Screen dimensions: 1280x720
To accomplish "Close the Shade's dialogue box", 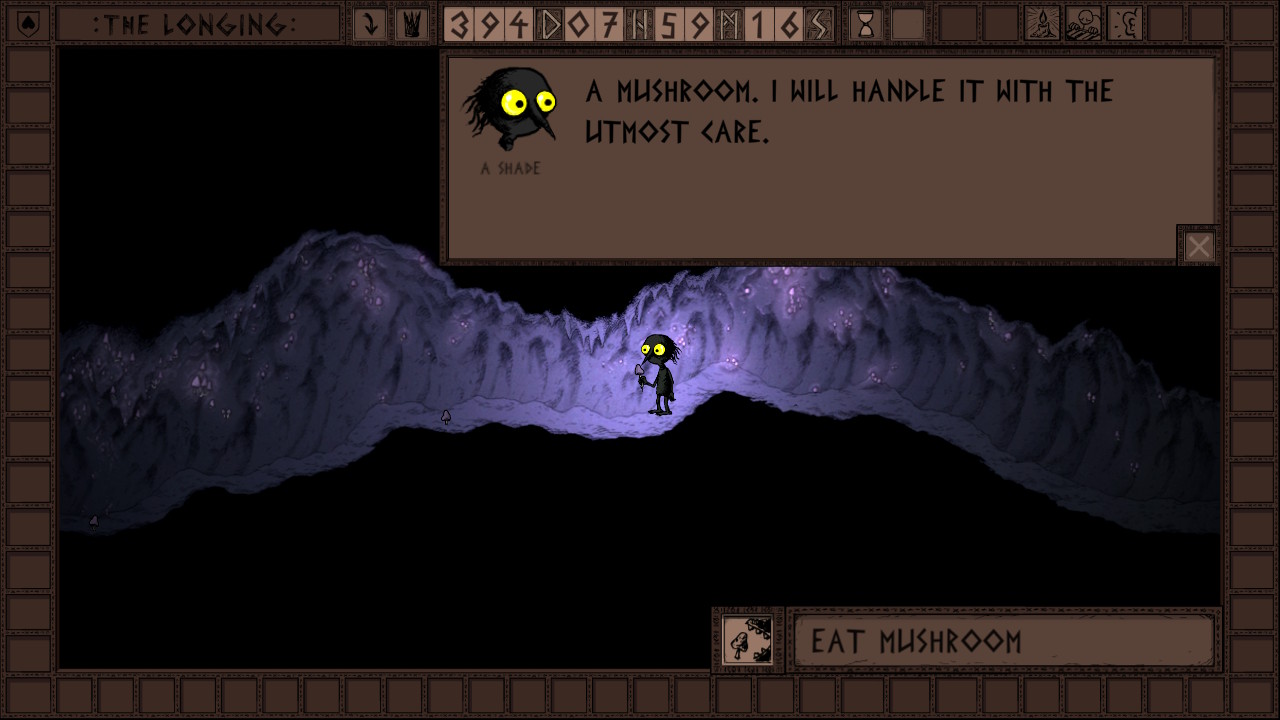I will 1198,246.
